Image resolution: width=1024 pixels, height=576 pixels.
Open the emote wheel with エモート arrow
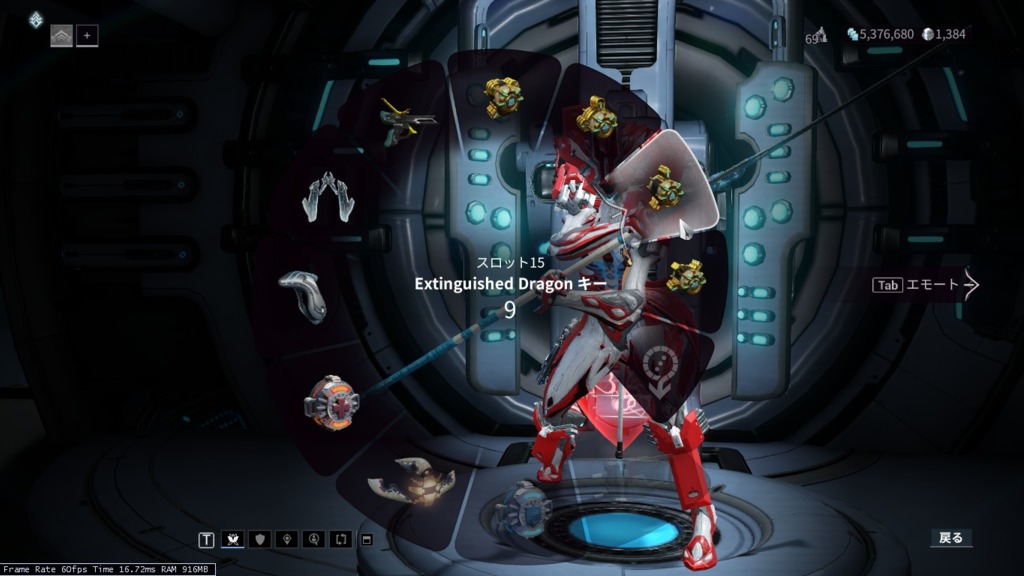click(926, 285)
